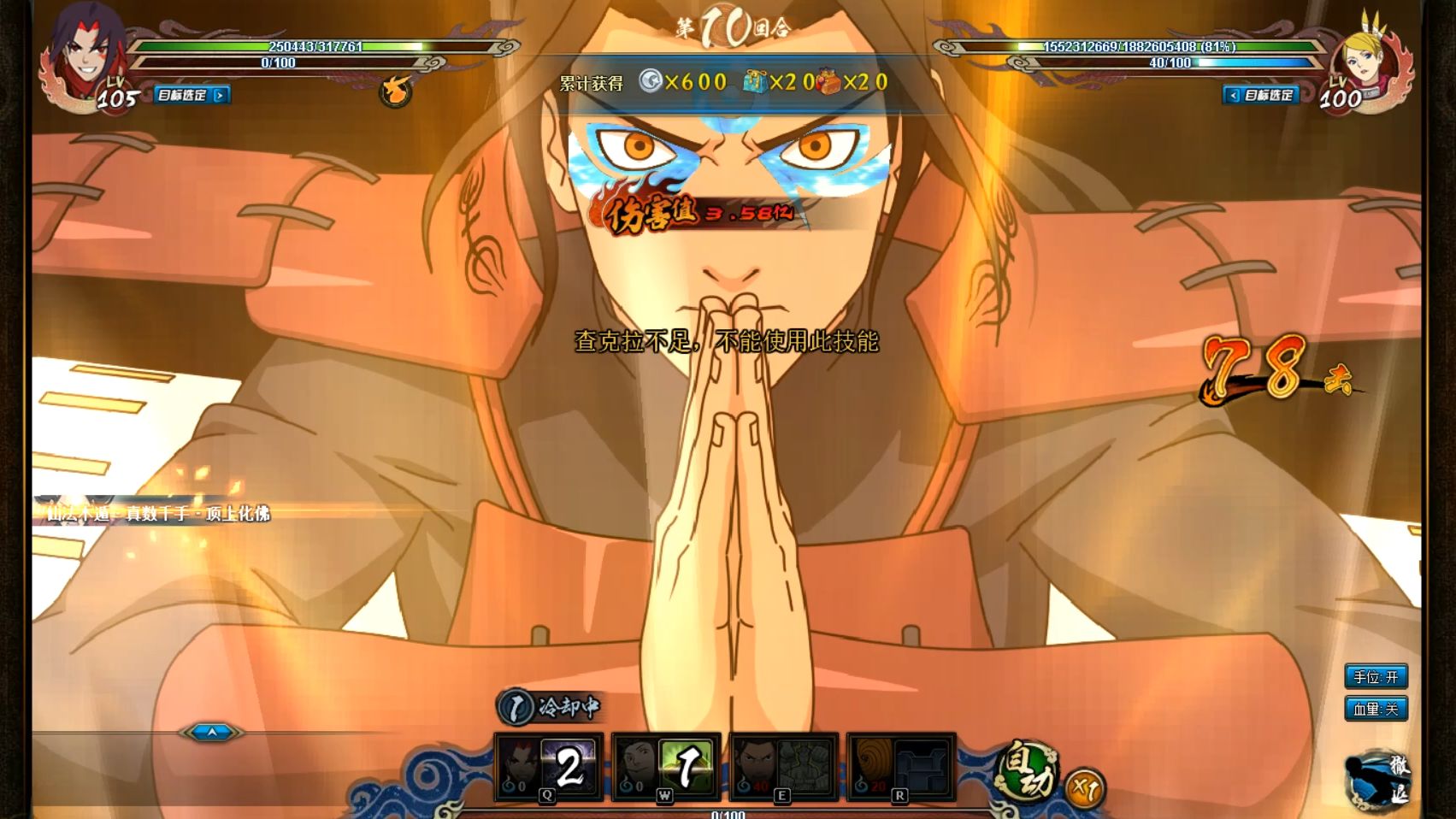This screenshot has height=819, width=1456.
Task: Click the enemy's 目标选定 target button
Action: [1261, 95]
